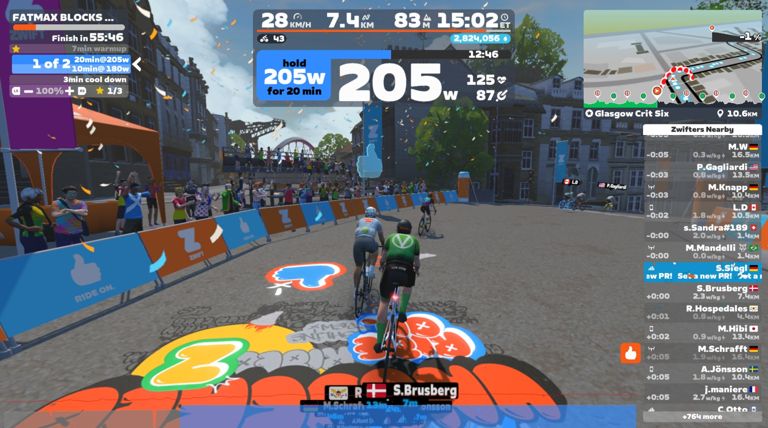Click the S.Brusberg nameplate below rider
Screen dimensions: 768x428
click(424, 390)
